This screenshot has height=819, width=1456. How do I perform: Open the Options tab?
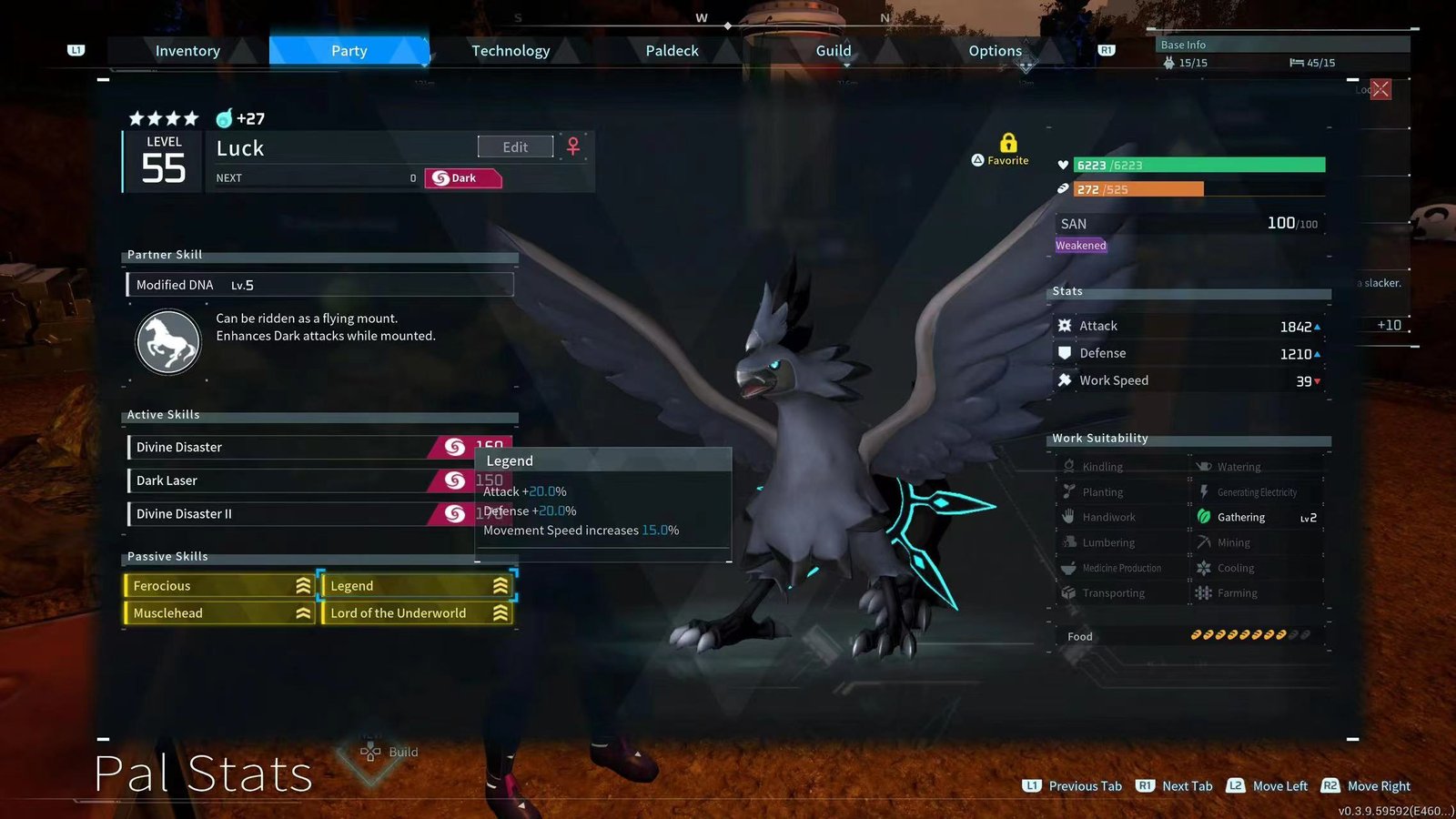coord(995,51)
